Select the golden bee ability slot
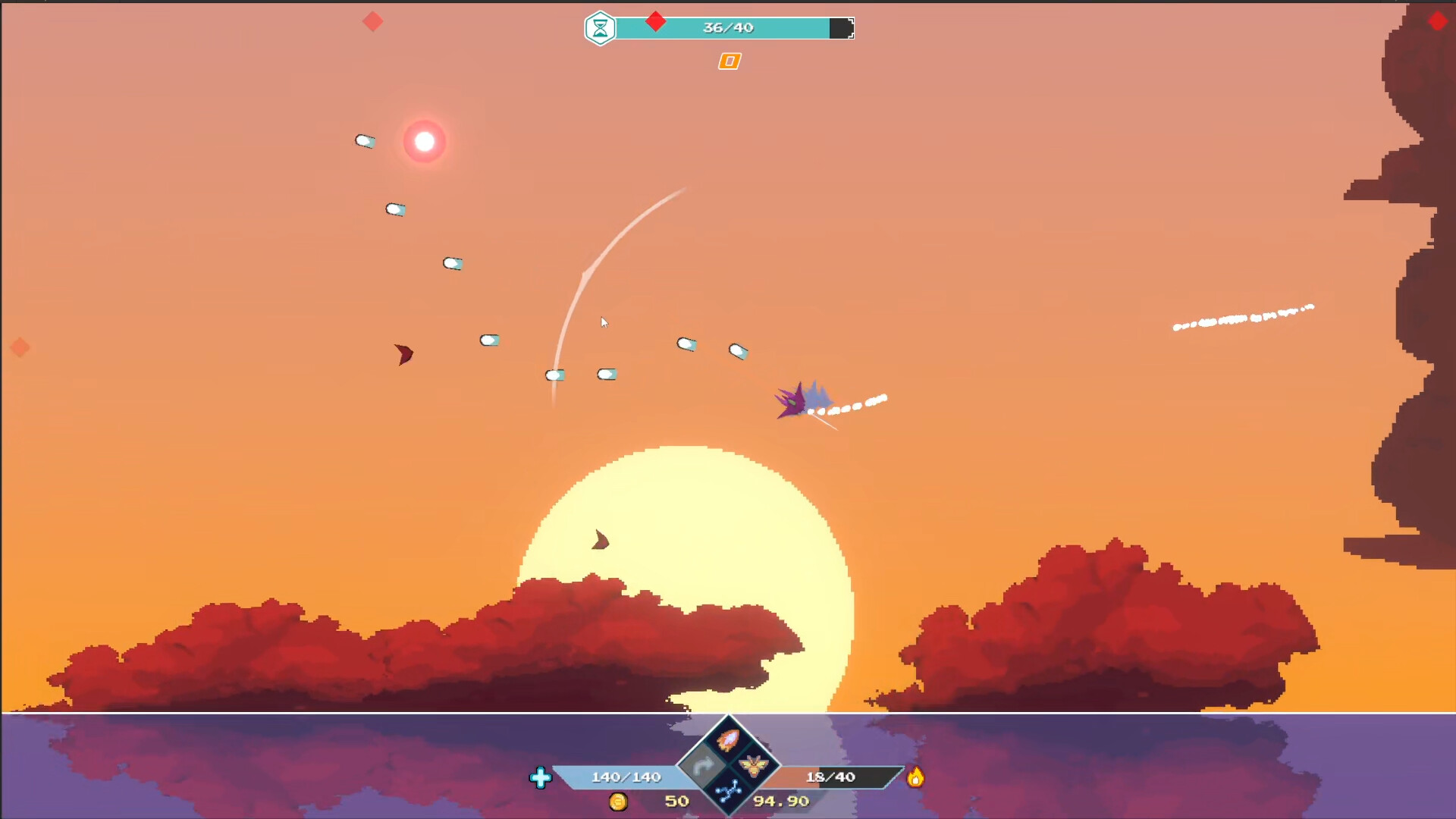1456x819 pixels. pos(753,766)
